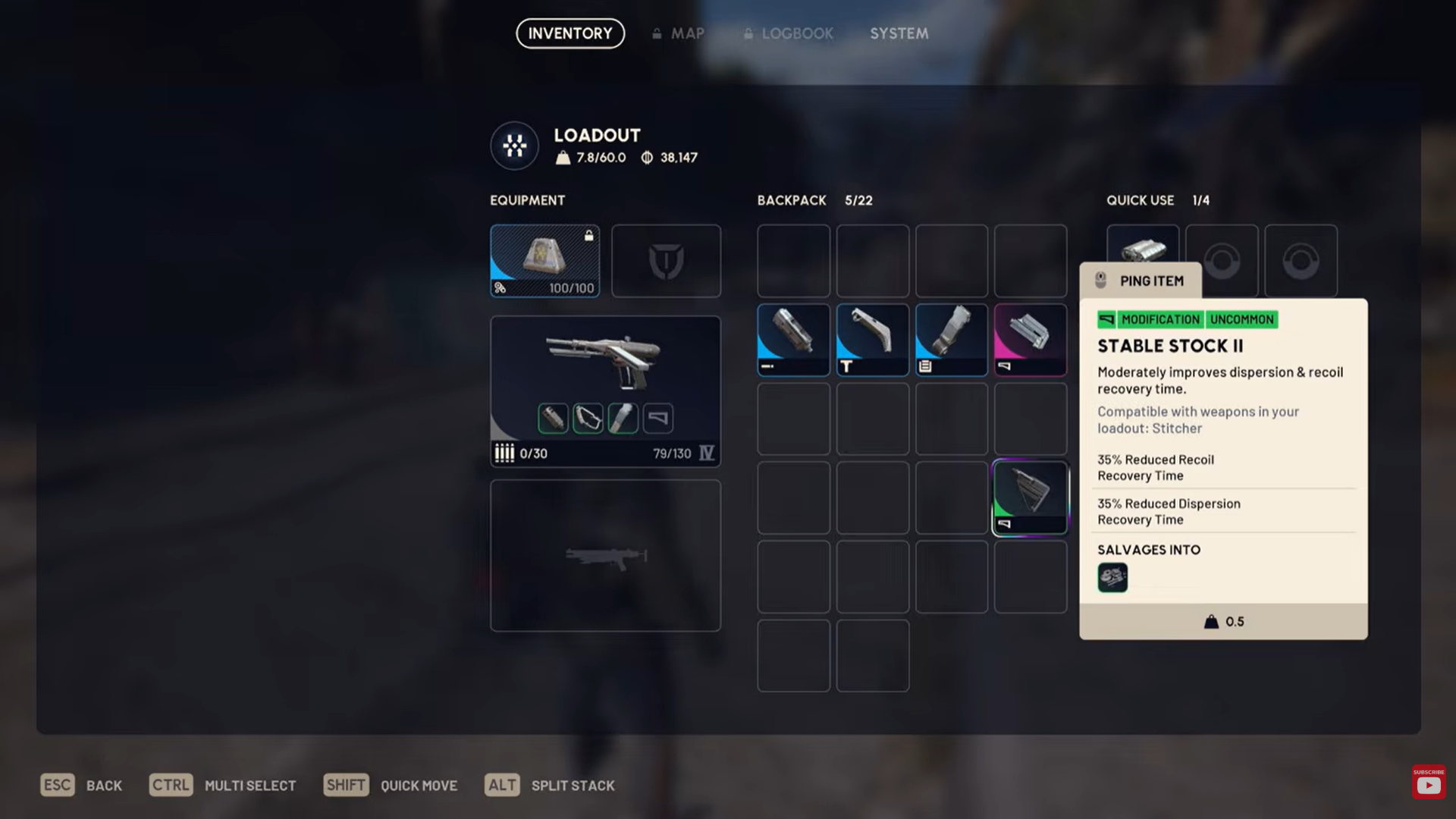Select the Stitcher's underbarrel grip attachment slot
Image resolution: width=1456 pixels, height=819 pixels.
588,418
